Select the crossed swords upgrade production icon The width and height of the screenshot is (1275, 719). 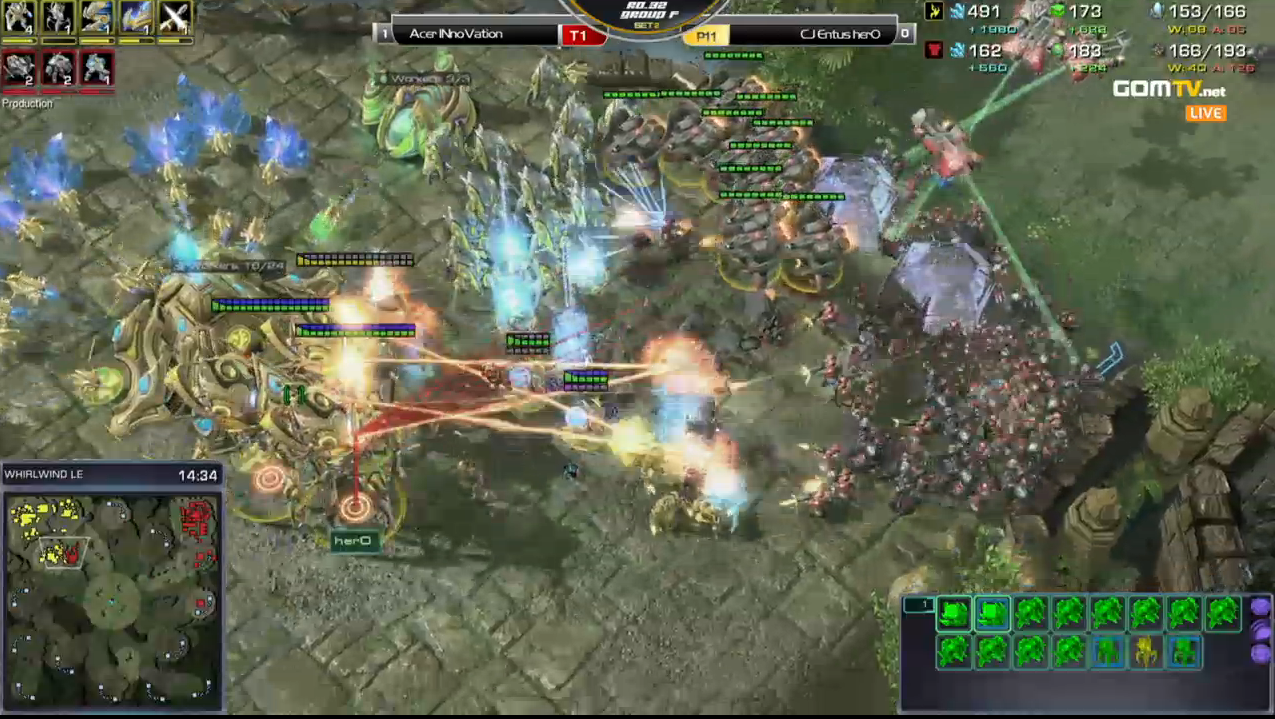tap(175, 18)
